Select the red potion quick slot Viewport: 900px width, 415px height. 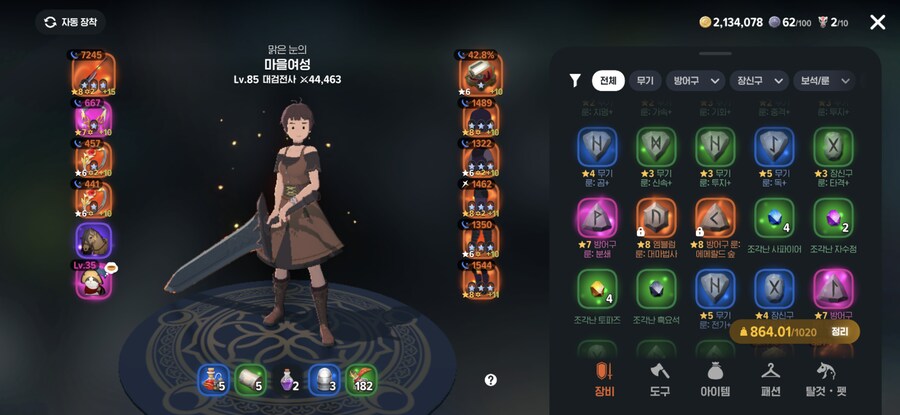[212, 380]
